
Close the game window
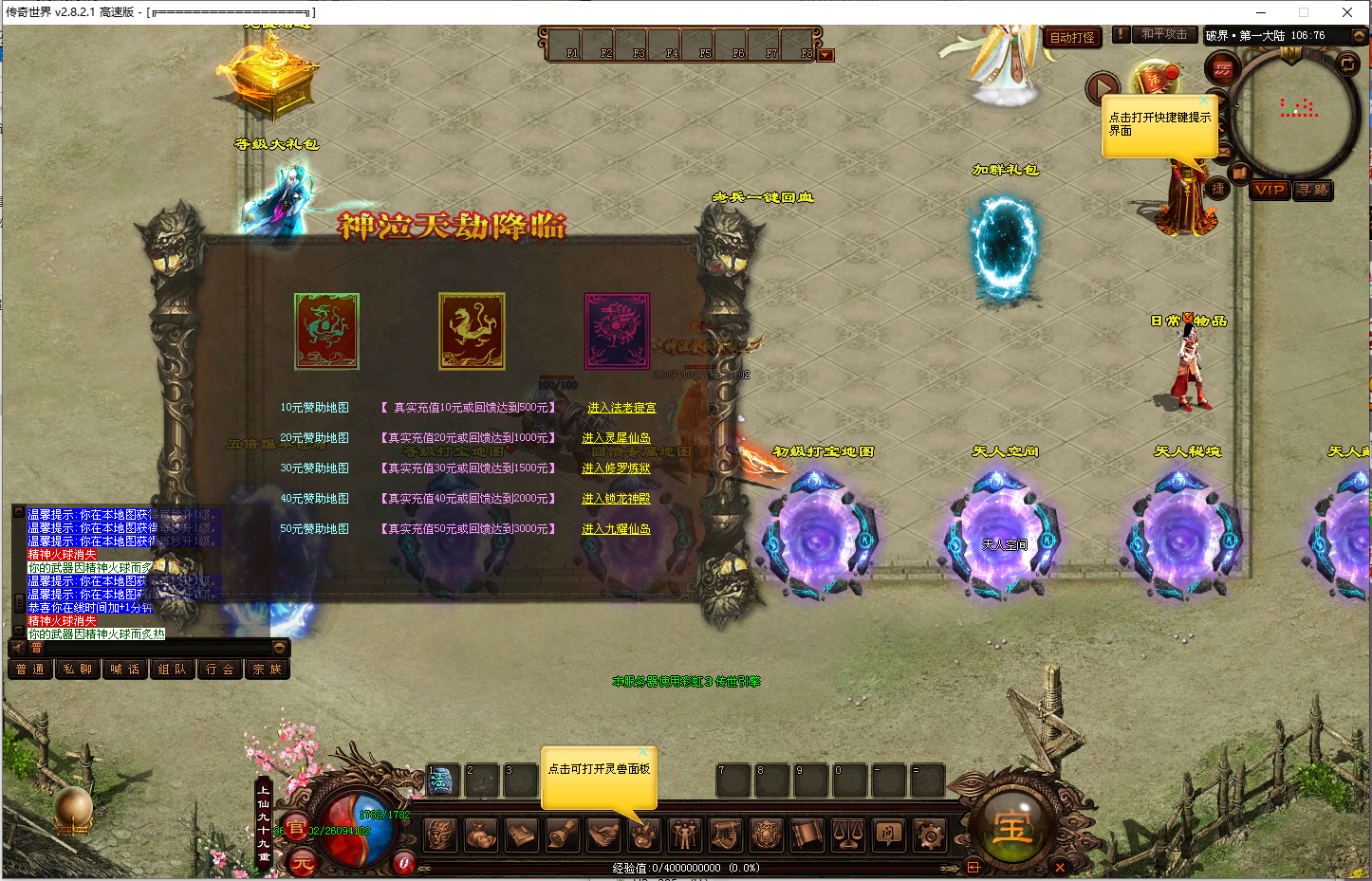coord(1347,12)
